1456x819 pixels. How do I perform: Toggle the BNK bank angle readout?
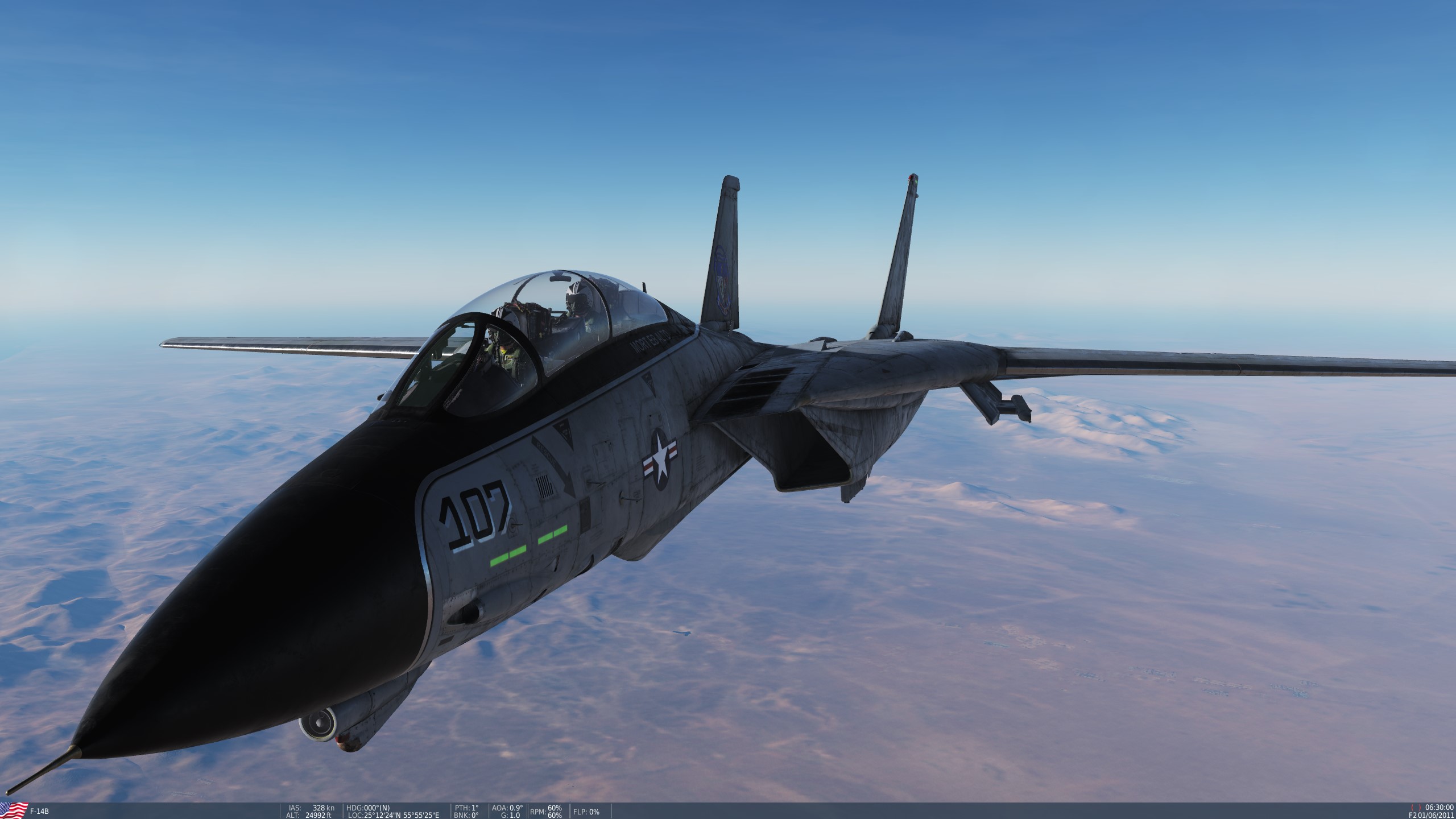pyautogui.click(x=466, y=814)
